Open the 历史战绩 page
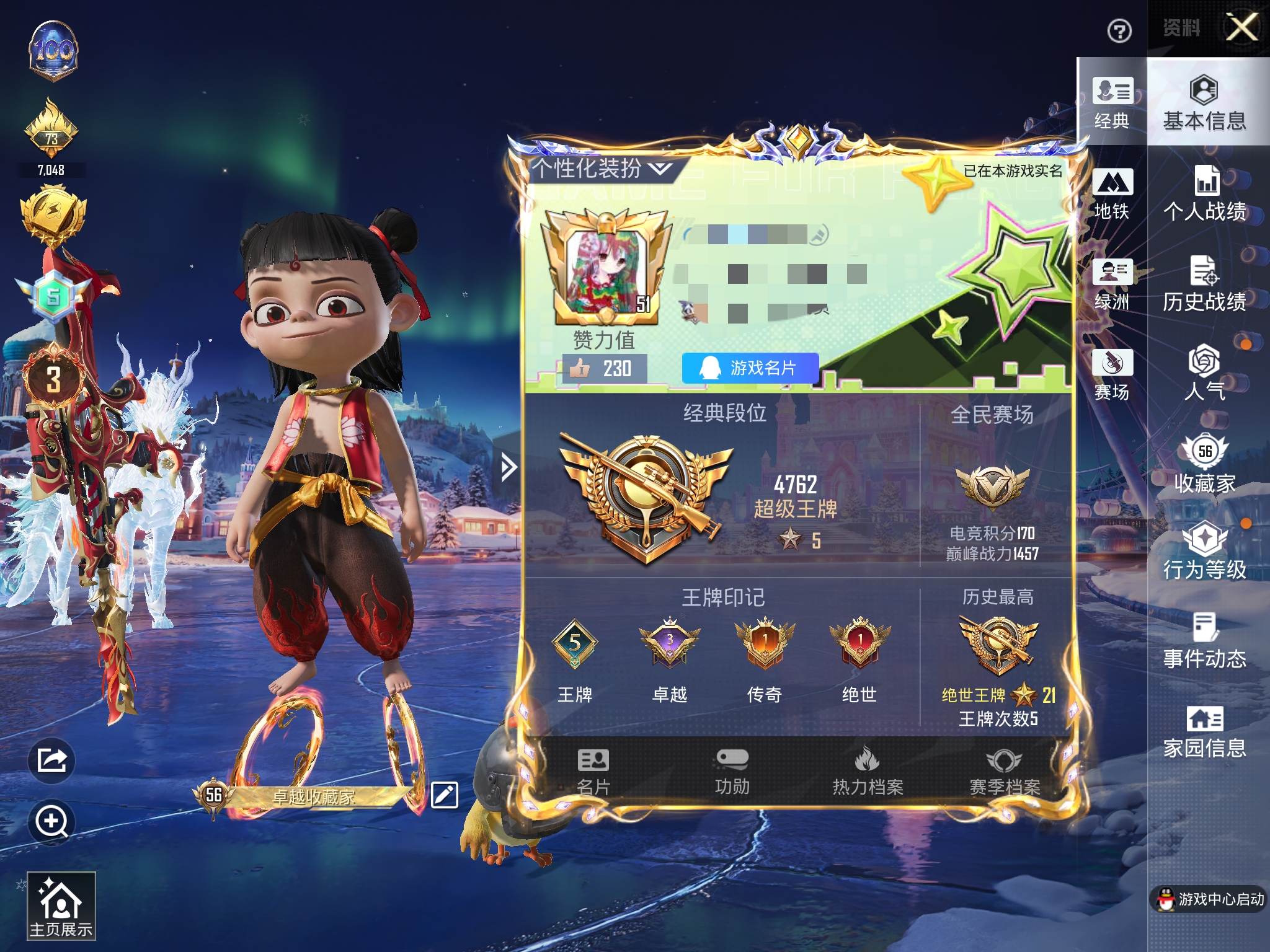This screenshot has height=952, width=1270. [1204, 284]
